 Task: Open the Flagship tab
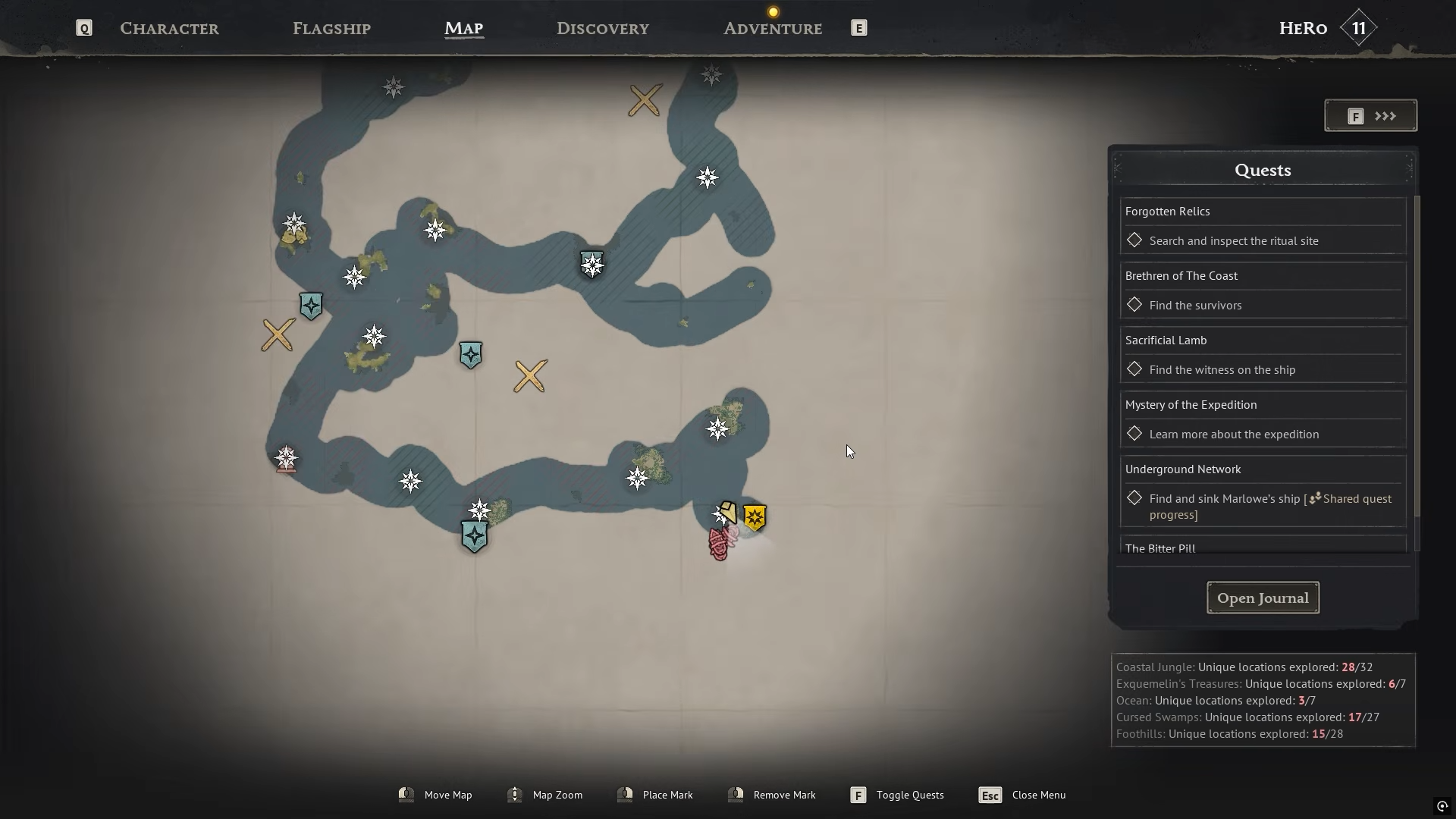(x=331, y=29)
